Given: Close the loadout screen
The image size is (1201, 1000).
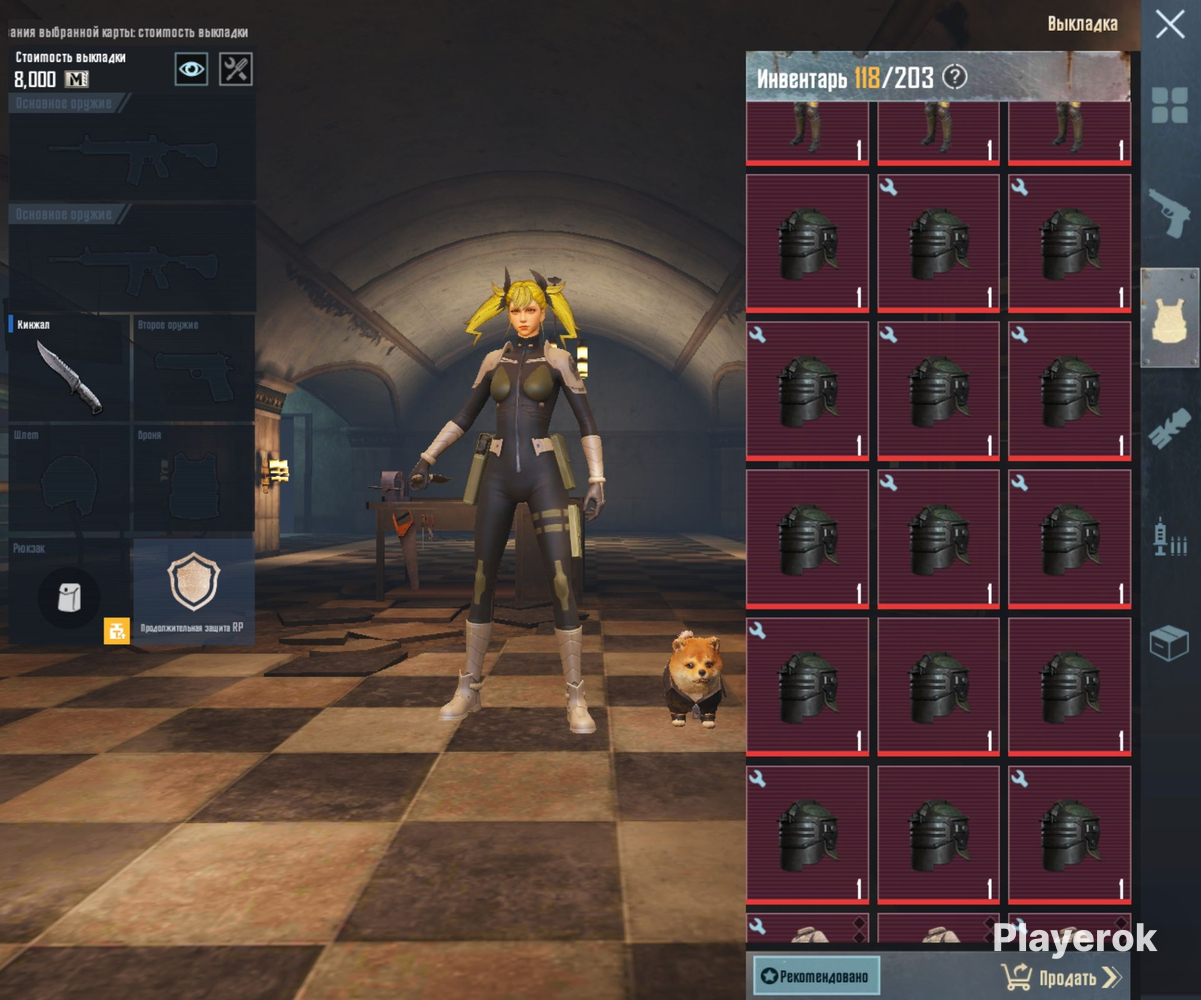Looking at the screenshot, I should coord(1169,24).
